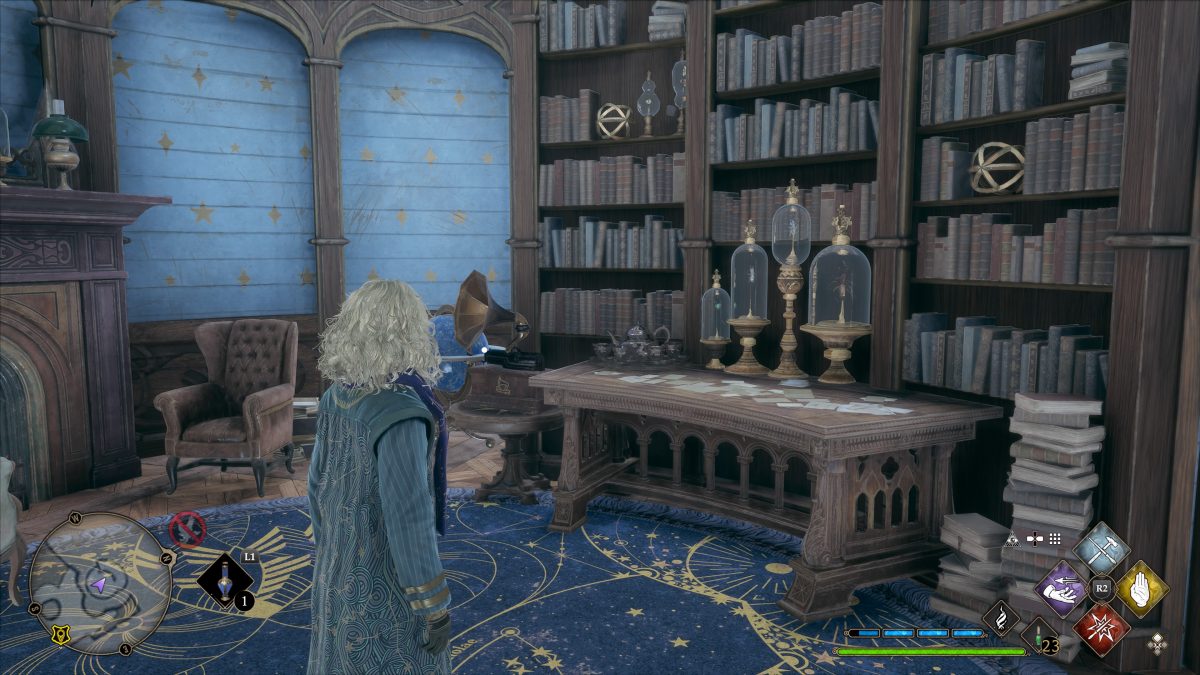The width and height of the screenshot is (1200, 675).
Task: Open the circular minimap
Action: (x=100, y=584)
